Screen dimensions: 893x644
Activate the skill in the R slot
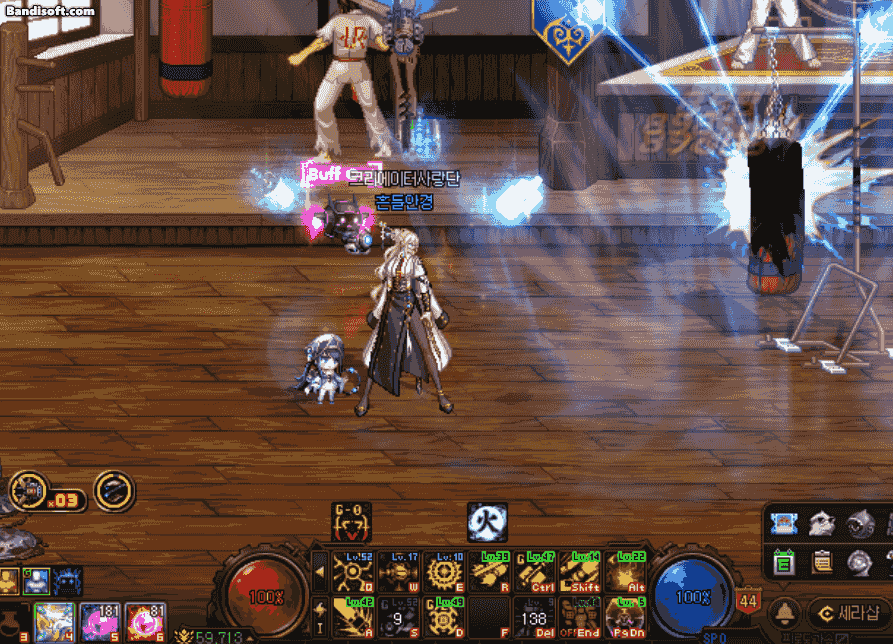pos(490,572)
